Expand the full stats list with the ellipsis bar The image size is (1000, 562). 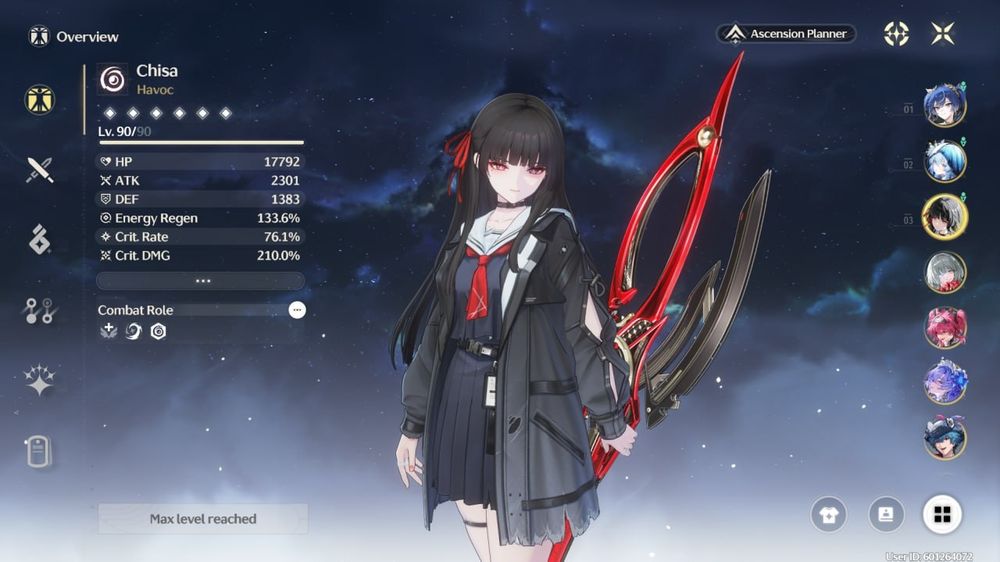(x=201, y=281)
